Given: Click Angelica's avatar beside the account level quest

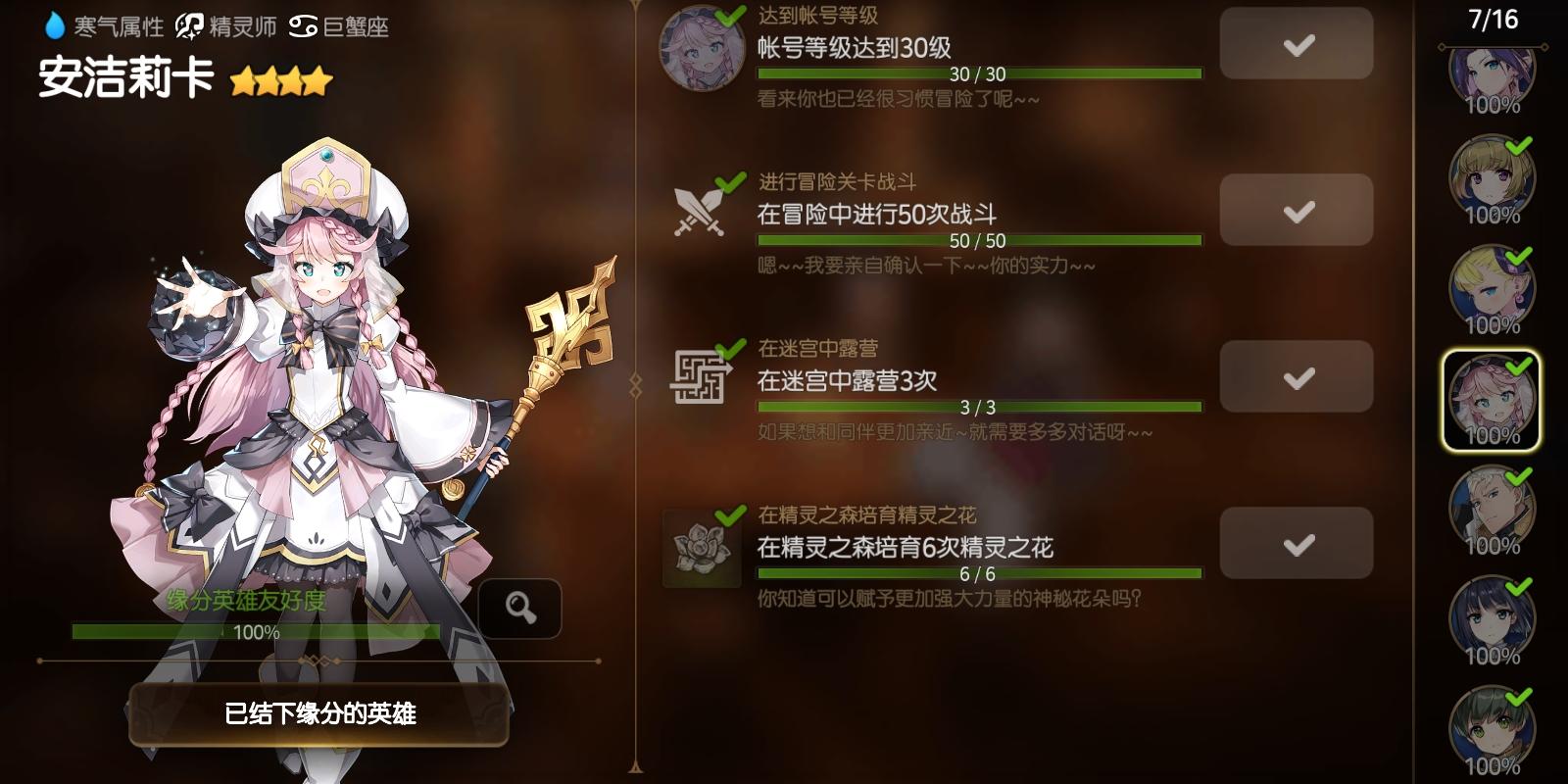Looking at the screenshot, I should (x=703, y=47).
